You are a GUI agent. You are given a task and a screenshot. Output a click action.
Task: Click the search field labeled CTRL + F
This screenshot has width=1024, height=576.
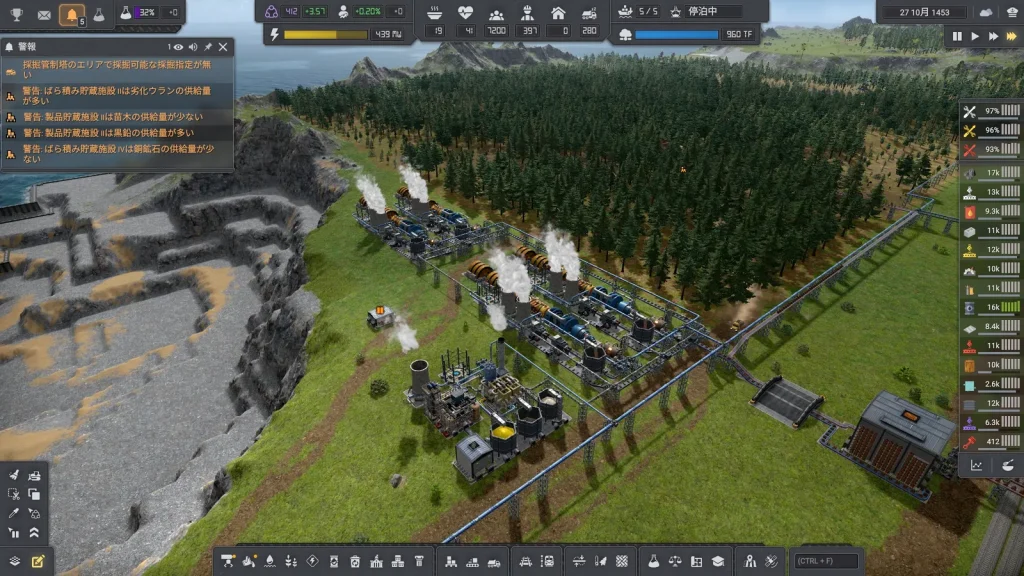point(826,561)
